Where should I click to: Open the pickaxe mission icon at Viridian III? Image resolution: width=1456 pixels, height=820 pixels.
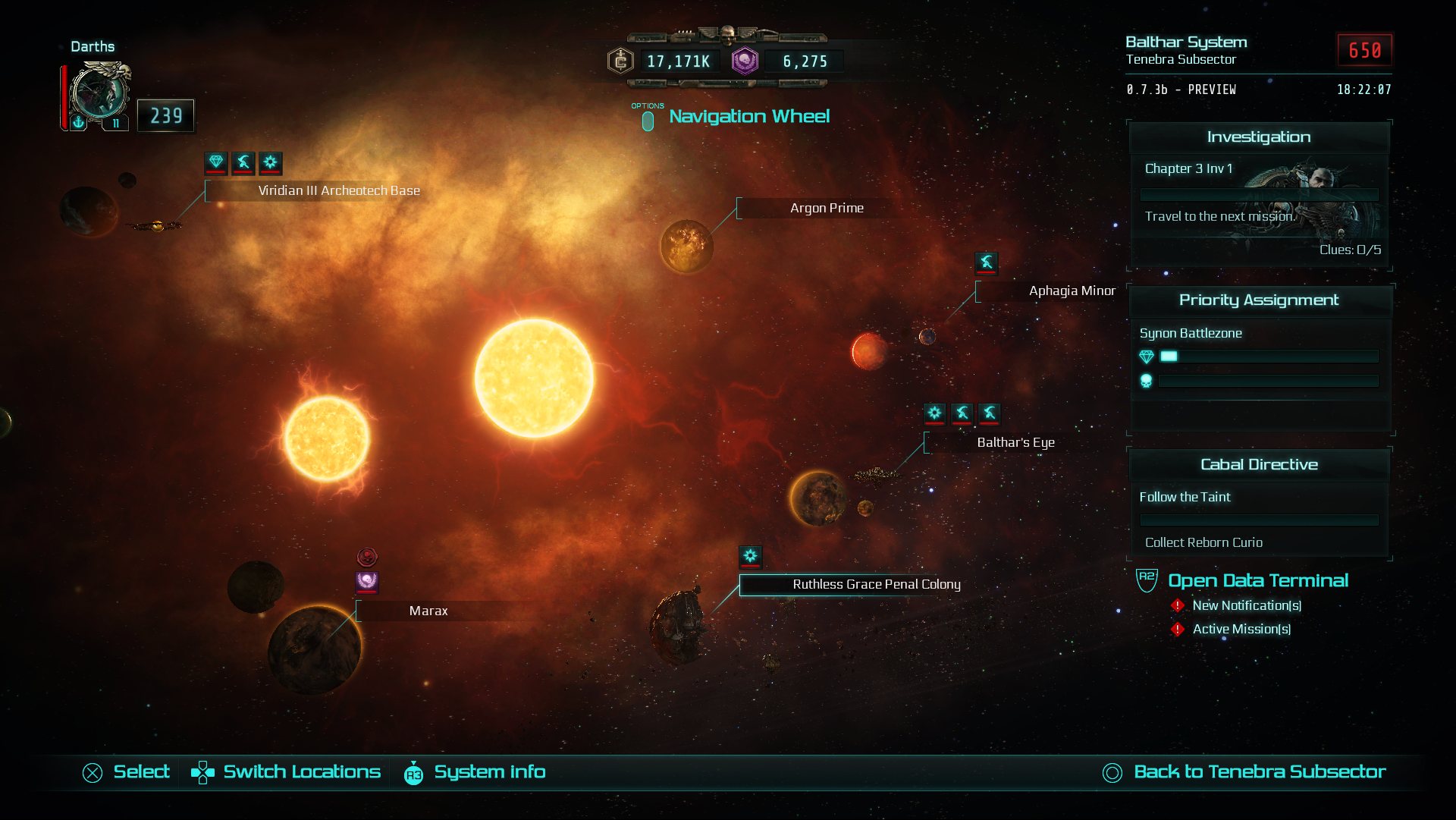pos(243,163)
